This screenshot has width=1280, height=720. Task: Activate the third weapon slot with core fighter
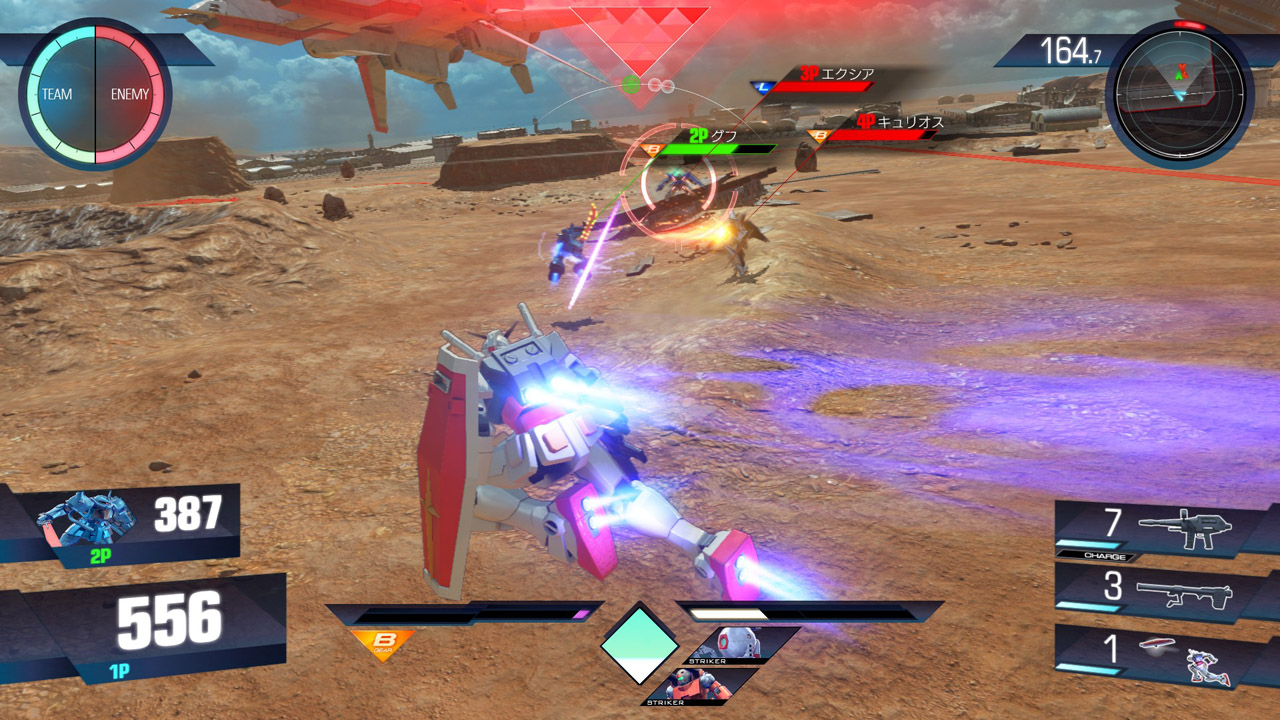pyautogui.click(x=1160, y=655)
